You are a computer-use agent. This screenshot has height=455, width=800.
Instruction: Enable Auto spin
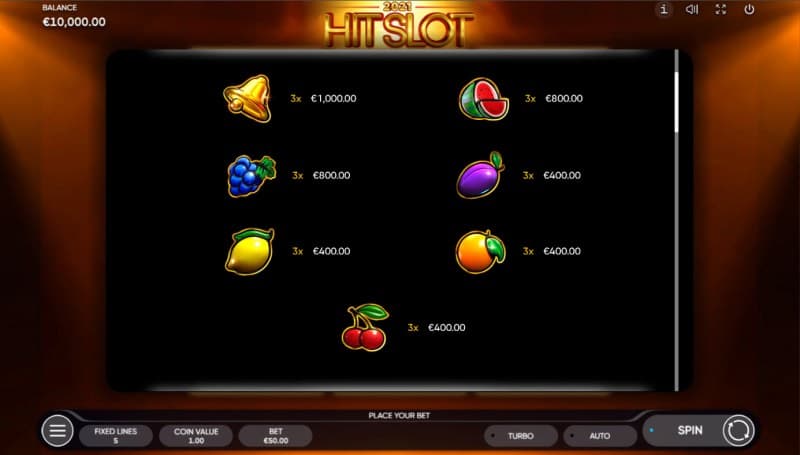(600, 436)
